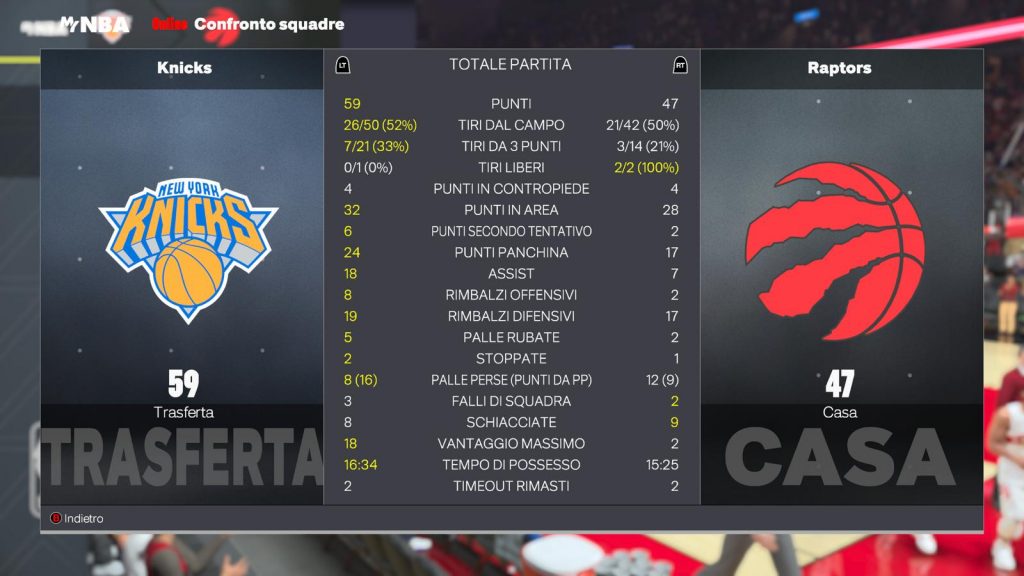Choose the Raptors team panel
This screenshot has height=576, width=1024.
[x=839, y=252]
